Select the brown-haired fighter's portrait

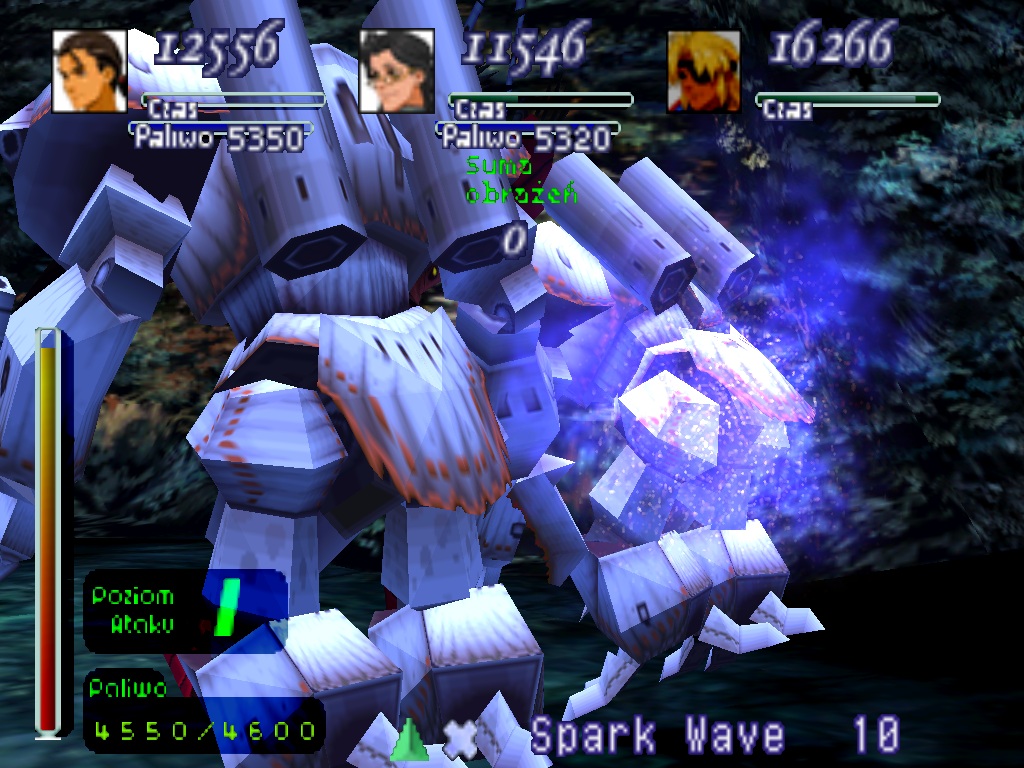pos(89,71)
